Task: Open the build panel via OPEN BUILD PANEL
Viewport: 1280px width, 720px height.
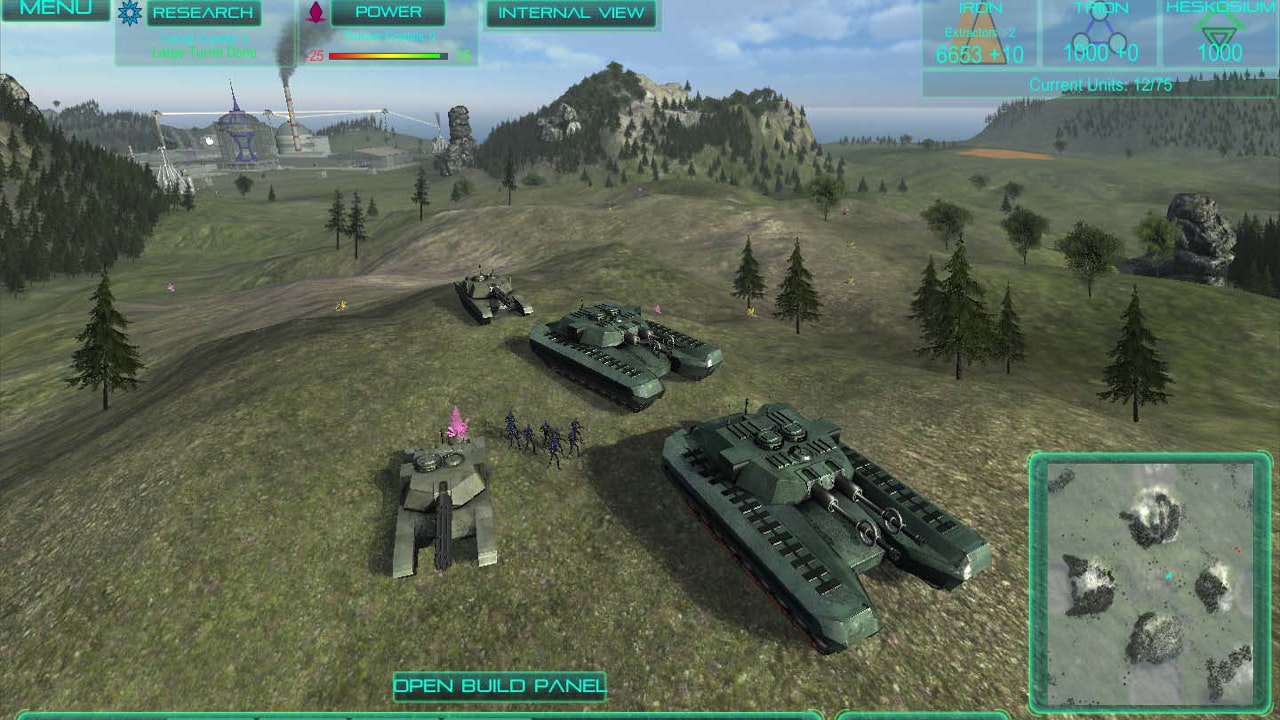Action: coord(500,686)
